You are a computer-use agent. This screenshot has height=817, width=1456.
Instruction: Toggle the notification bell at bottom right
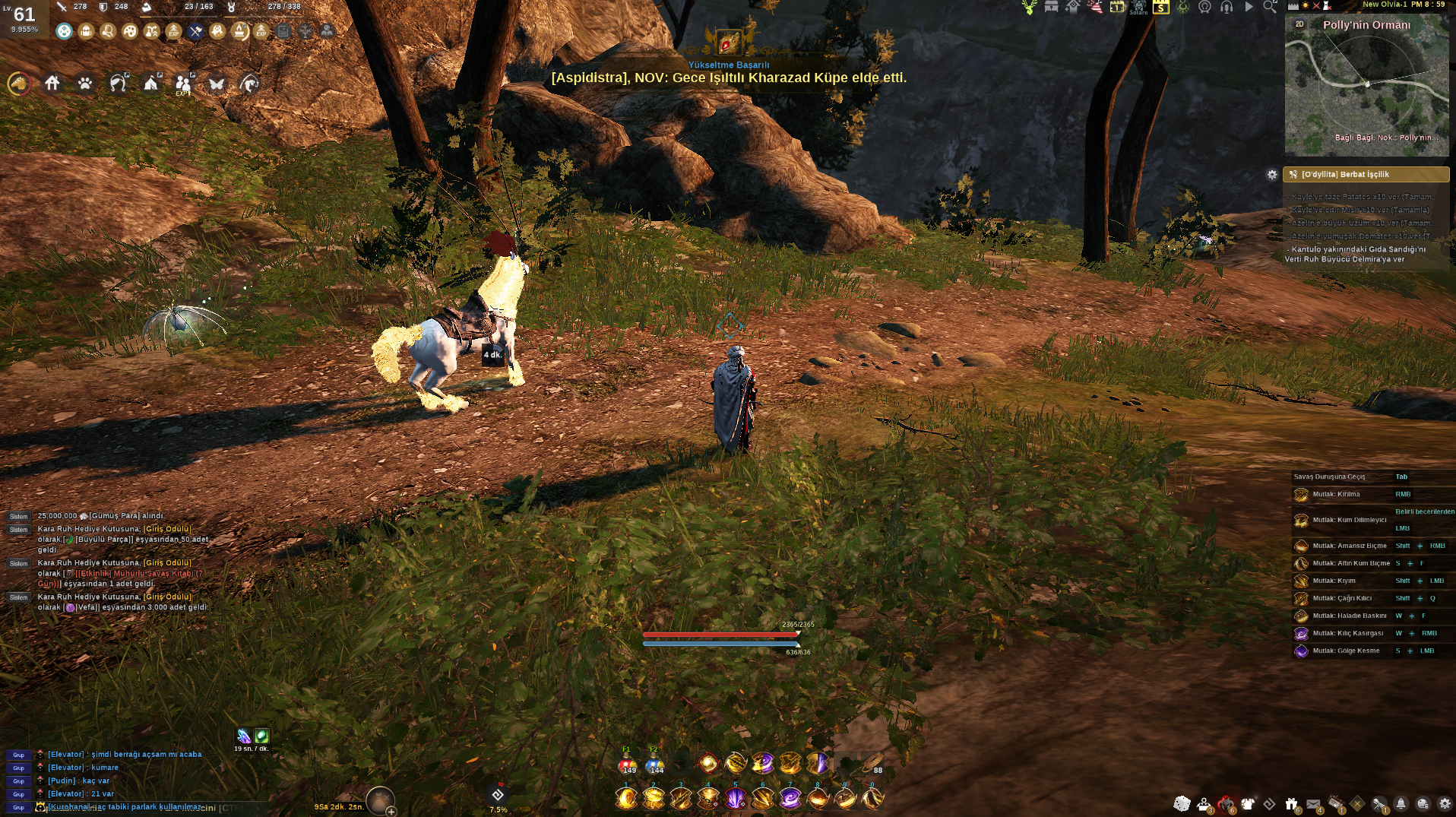tap(1401, 804)
